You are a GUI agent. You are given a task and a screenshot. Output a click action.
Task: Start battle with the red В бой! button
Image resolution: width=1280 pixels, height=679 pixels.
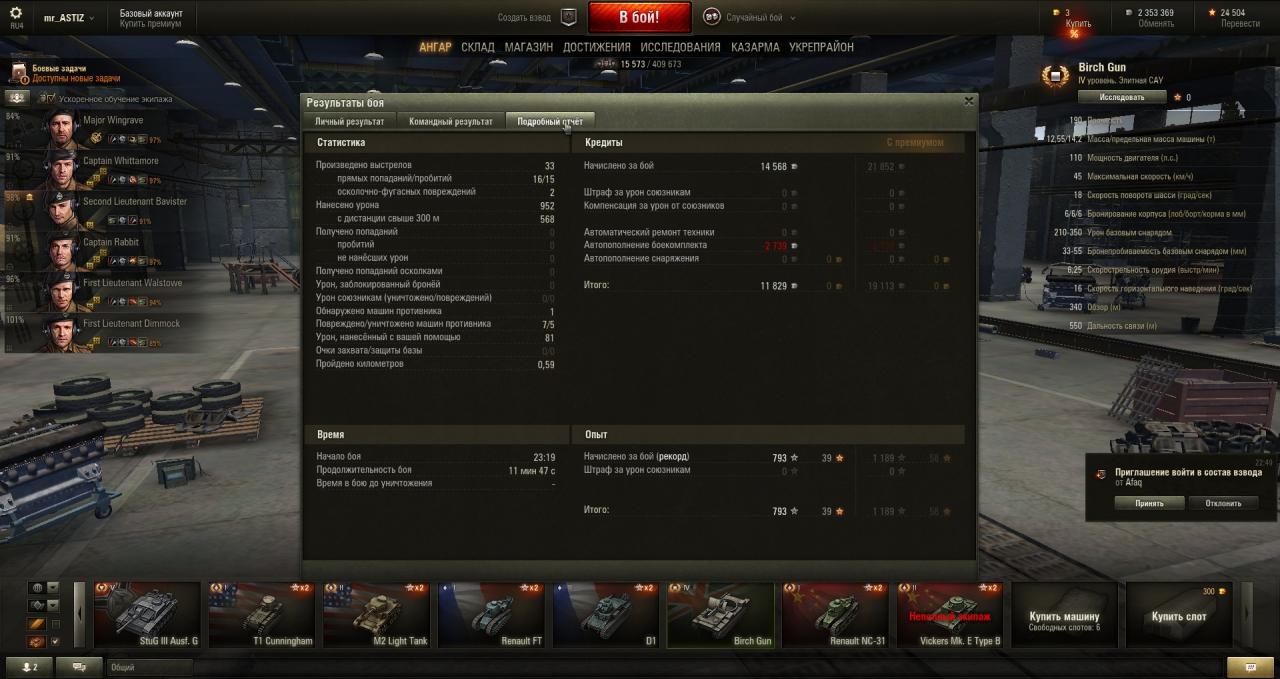point(639,17)
